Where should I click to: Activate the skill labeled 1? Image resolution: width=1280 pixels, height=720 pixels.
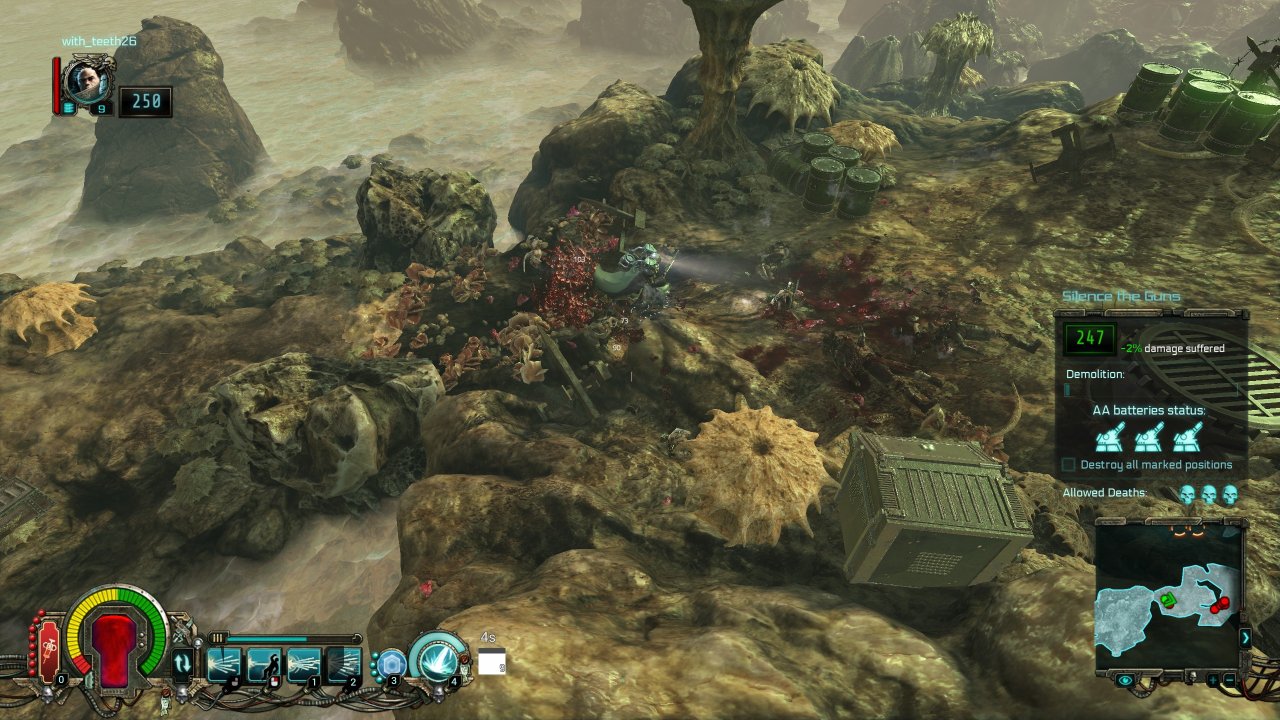pos(303,664)
